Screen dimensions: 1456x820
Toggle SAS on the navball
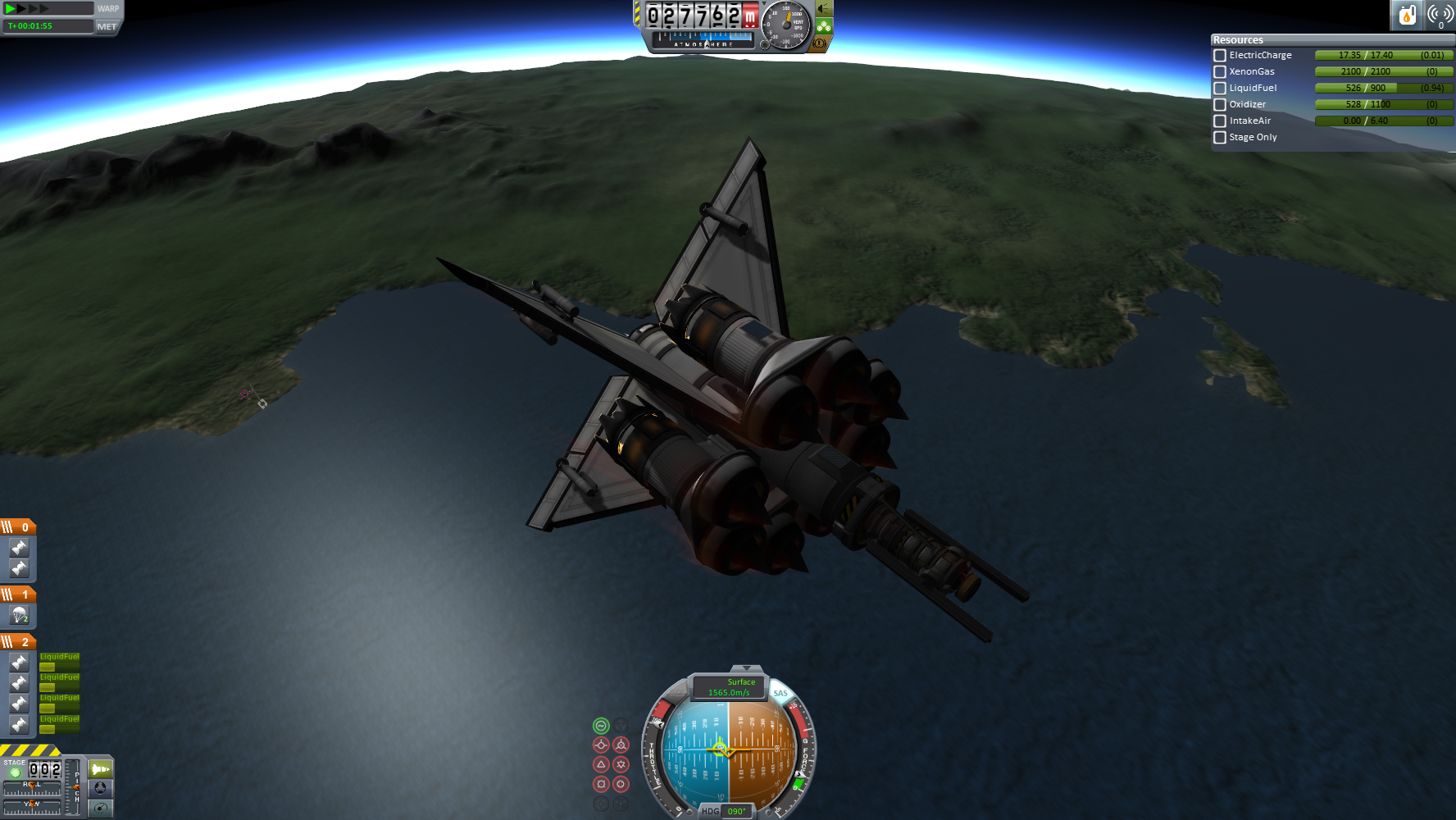coord(780,694)
